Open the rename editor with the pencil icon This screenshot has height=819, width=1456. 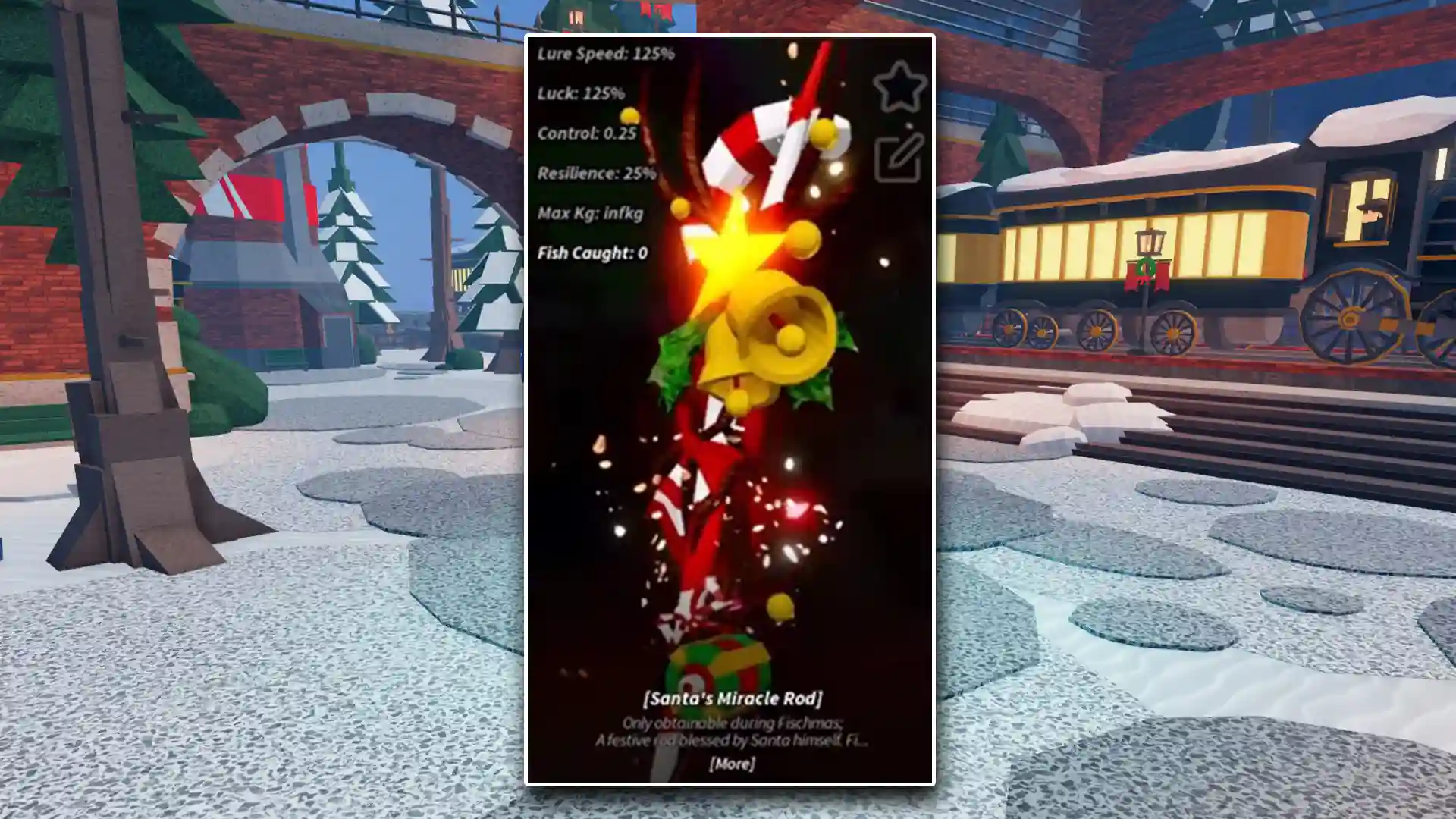point(899,159)
